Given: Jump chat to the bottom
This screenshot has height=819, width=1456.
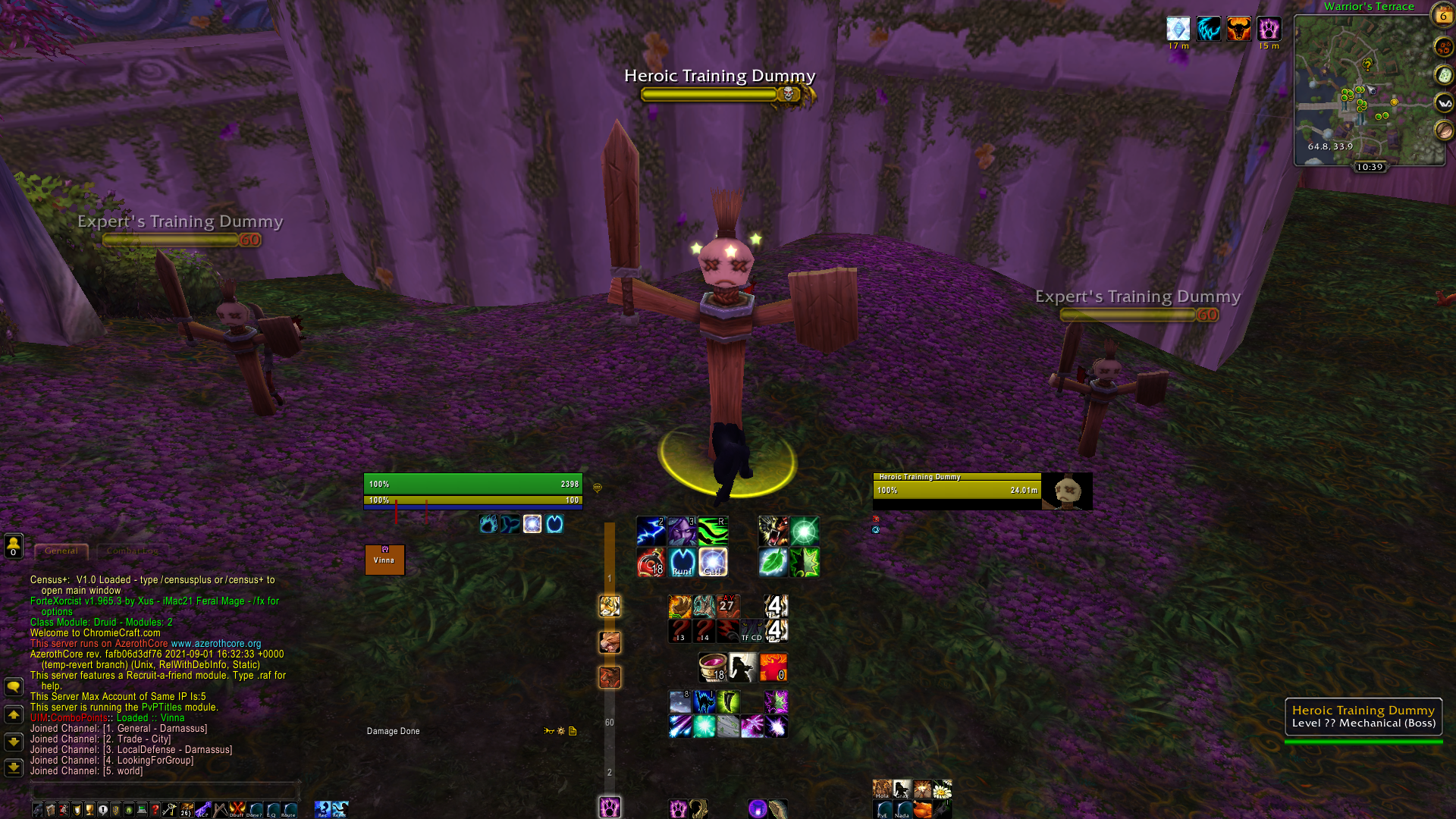Looking at the screenshot, I should click(13, 767).
